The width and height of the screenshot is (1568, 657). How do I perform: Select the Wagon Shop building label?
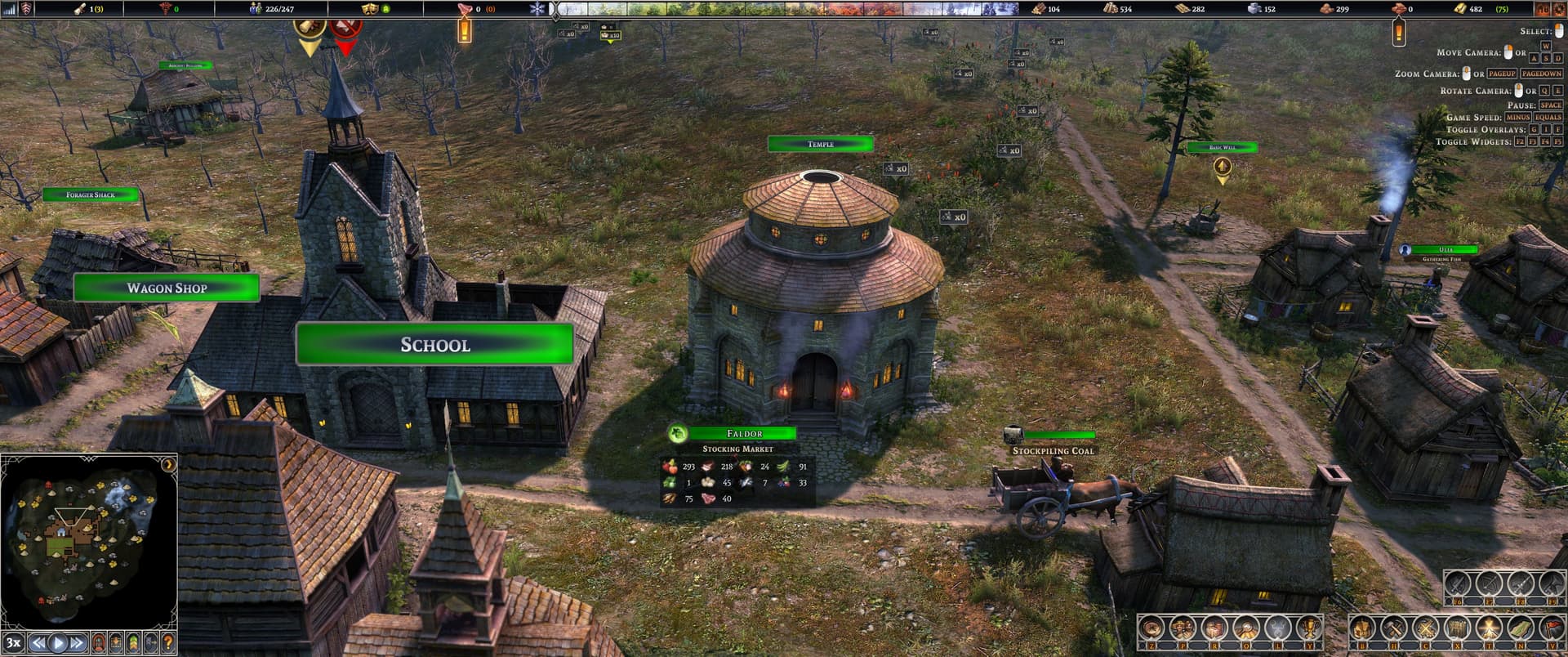point(167,288)
